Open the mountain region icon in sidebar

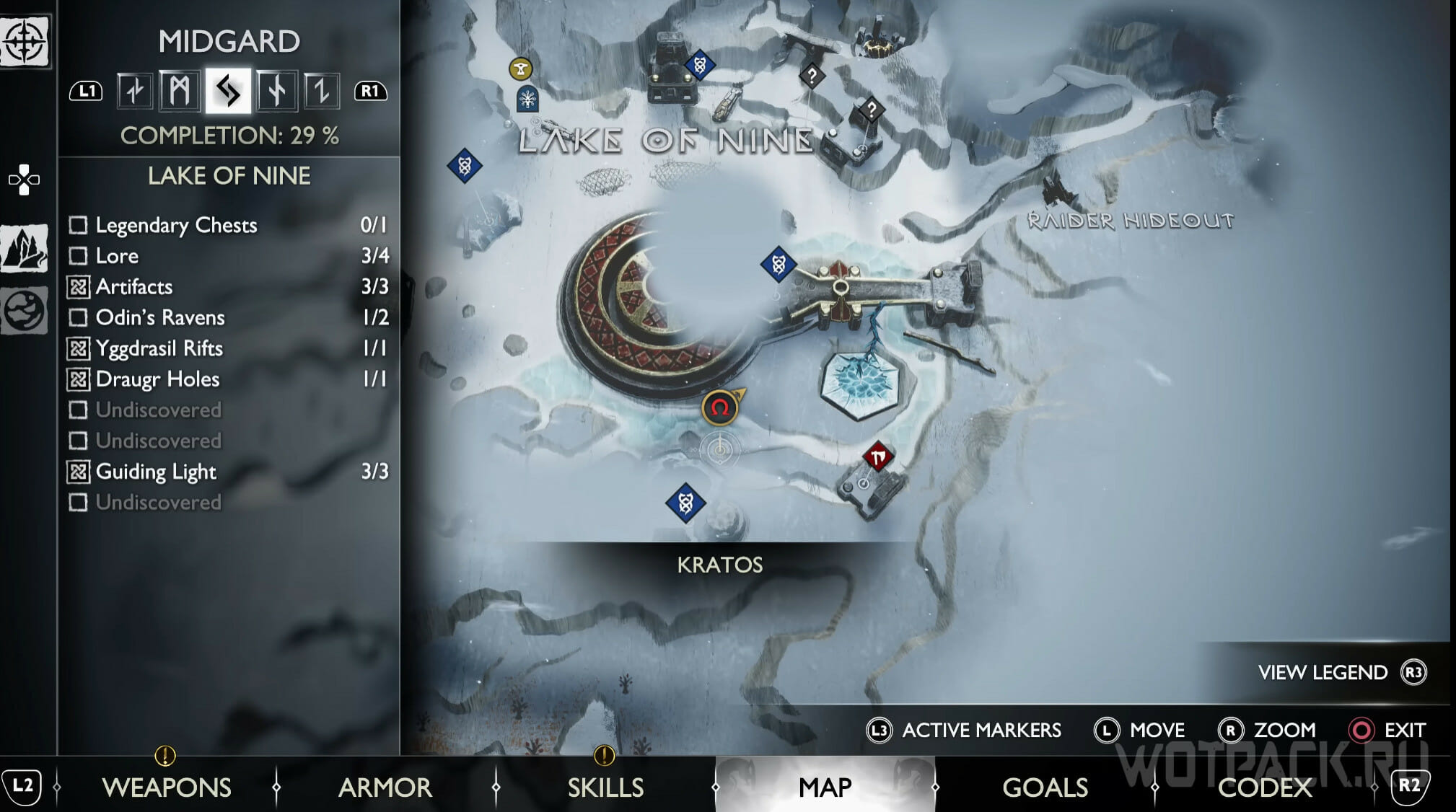click(x=25, y=248)
